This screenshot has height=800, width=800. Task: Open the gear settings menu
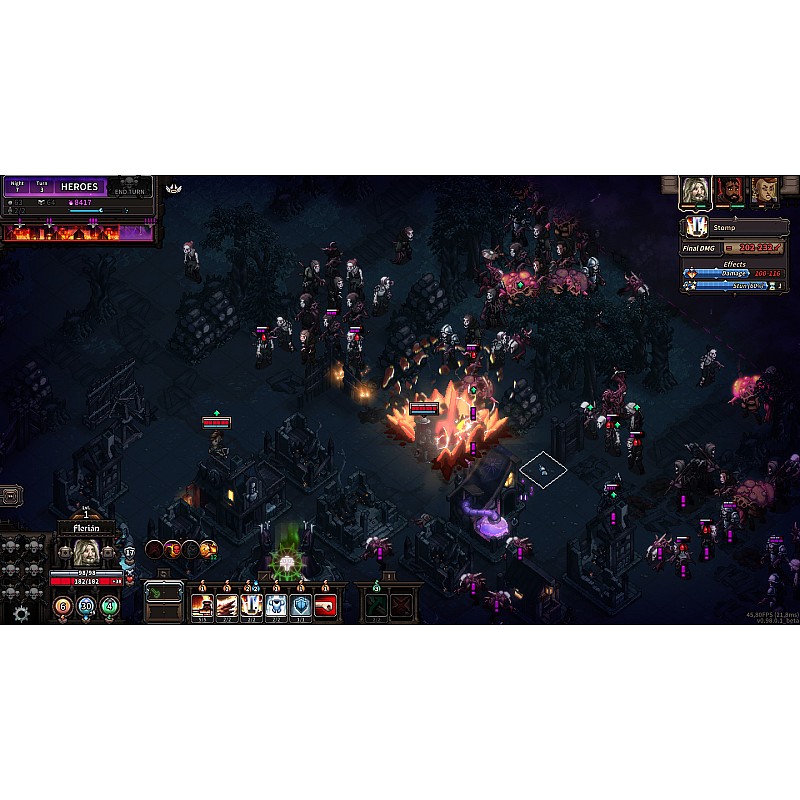pos(21,613)
